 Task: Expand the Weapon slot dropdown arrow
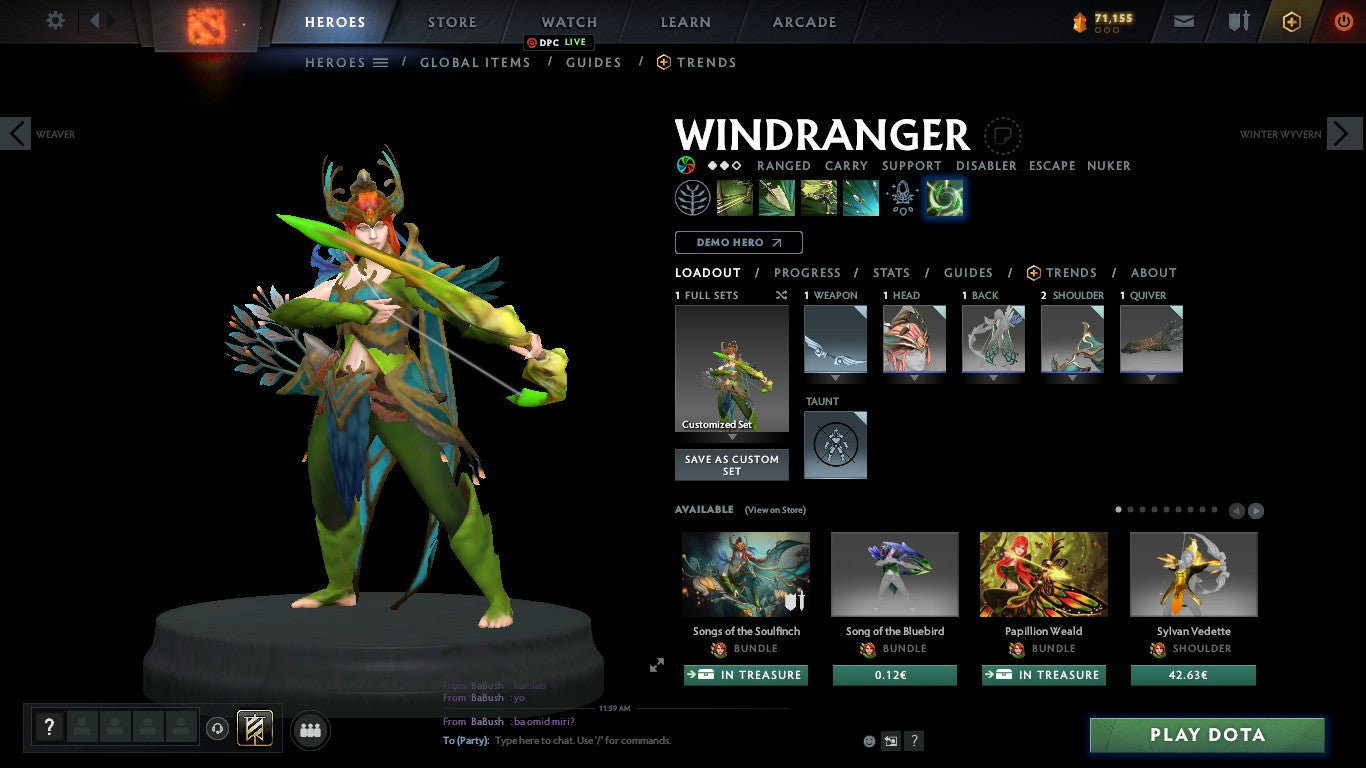835,378
